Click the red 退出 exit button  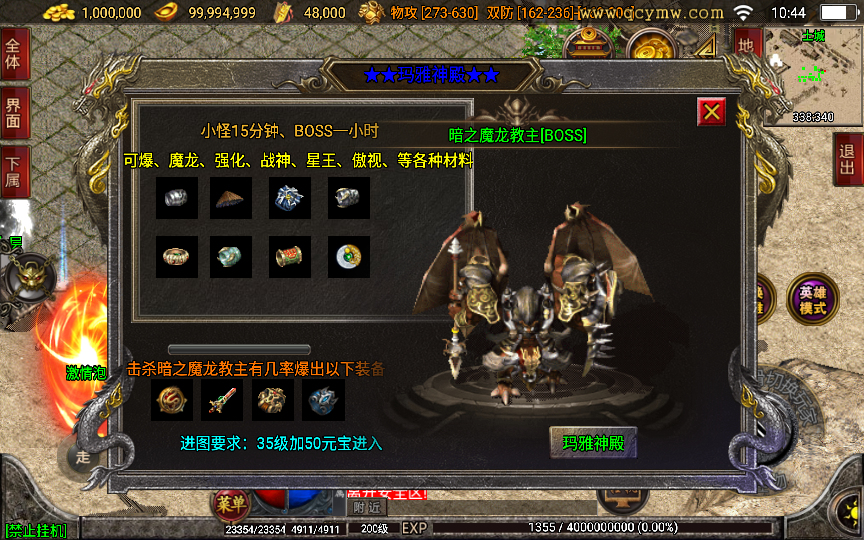coord(848,159)
